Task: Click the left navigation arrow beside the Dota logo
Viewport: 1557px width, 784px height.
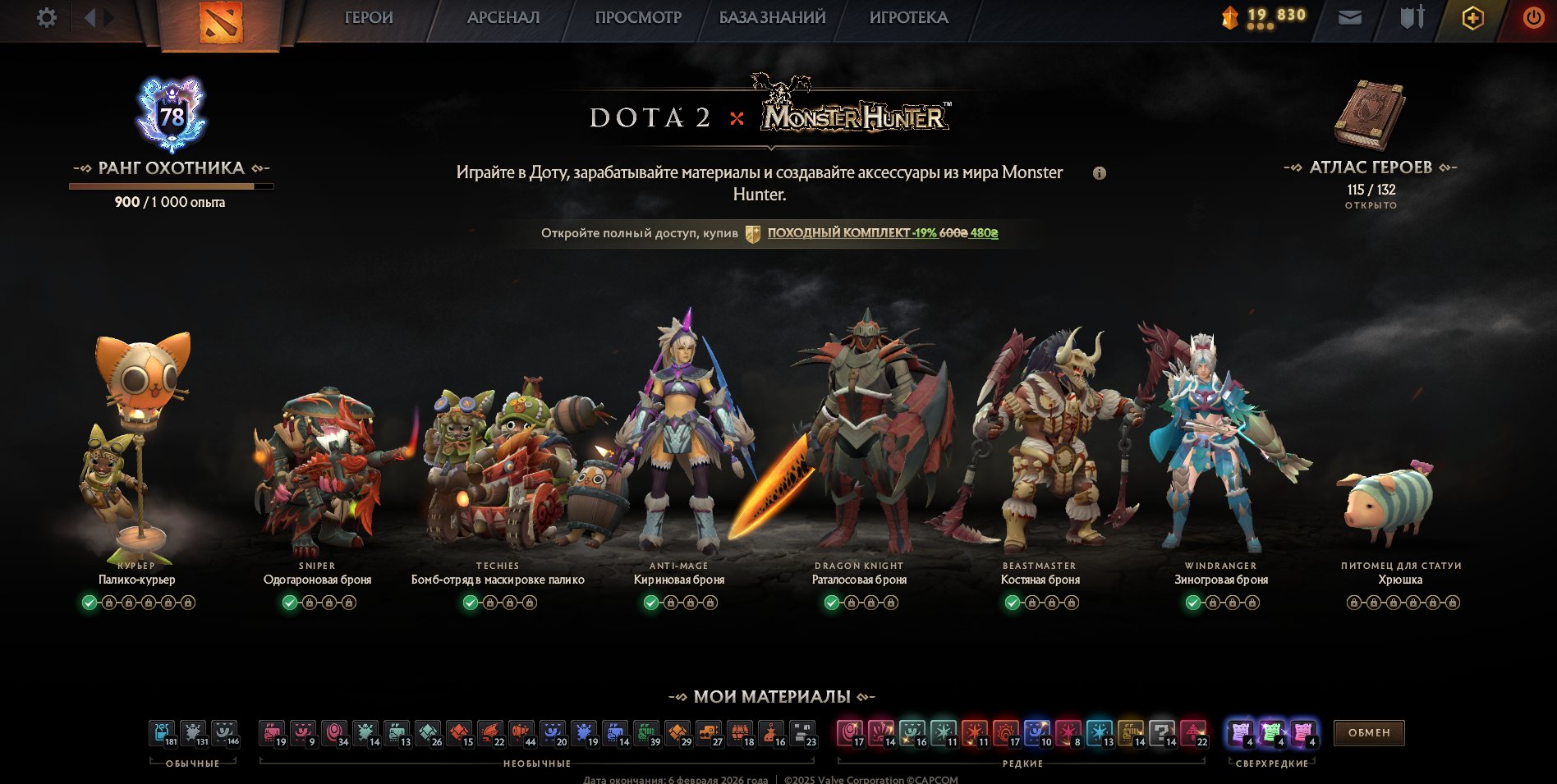Action: 89,16
